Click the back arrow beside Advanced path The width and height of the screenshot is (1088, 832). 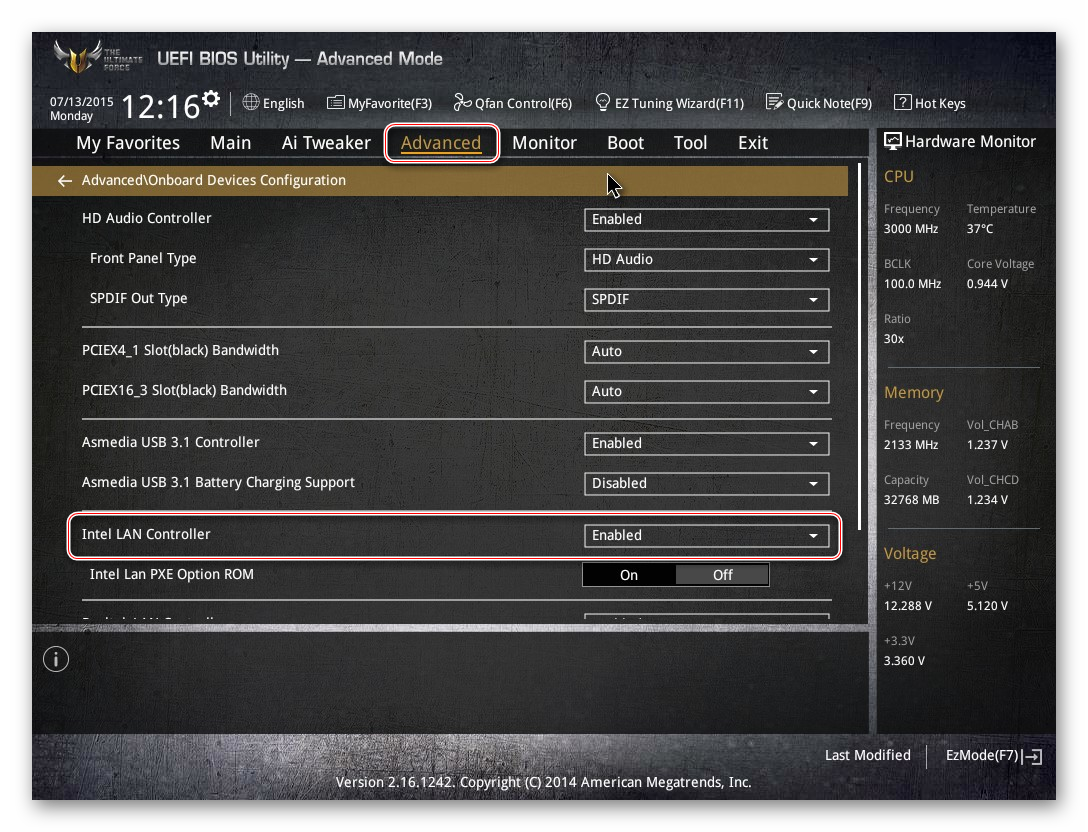(65, 181)
